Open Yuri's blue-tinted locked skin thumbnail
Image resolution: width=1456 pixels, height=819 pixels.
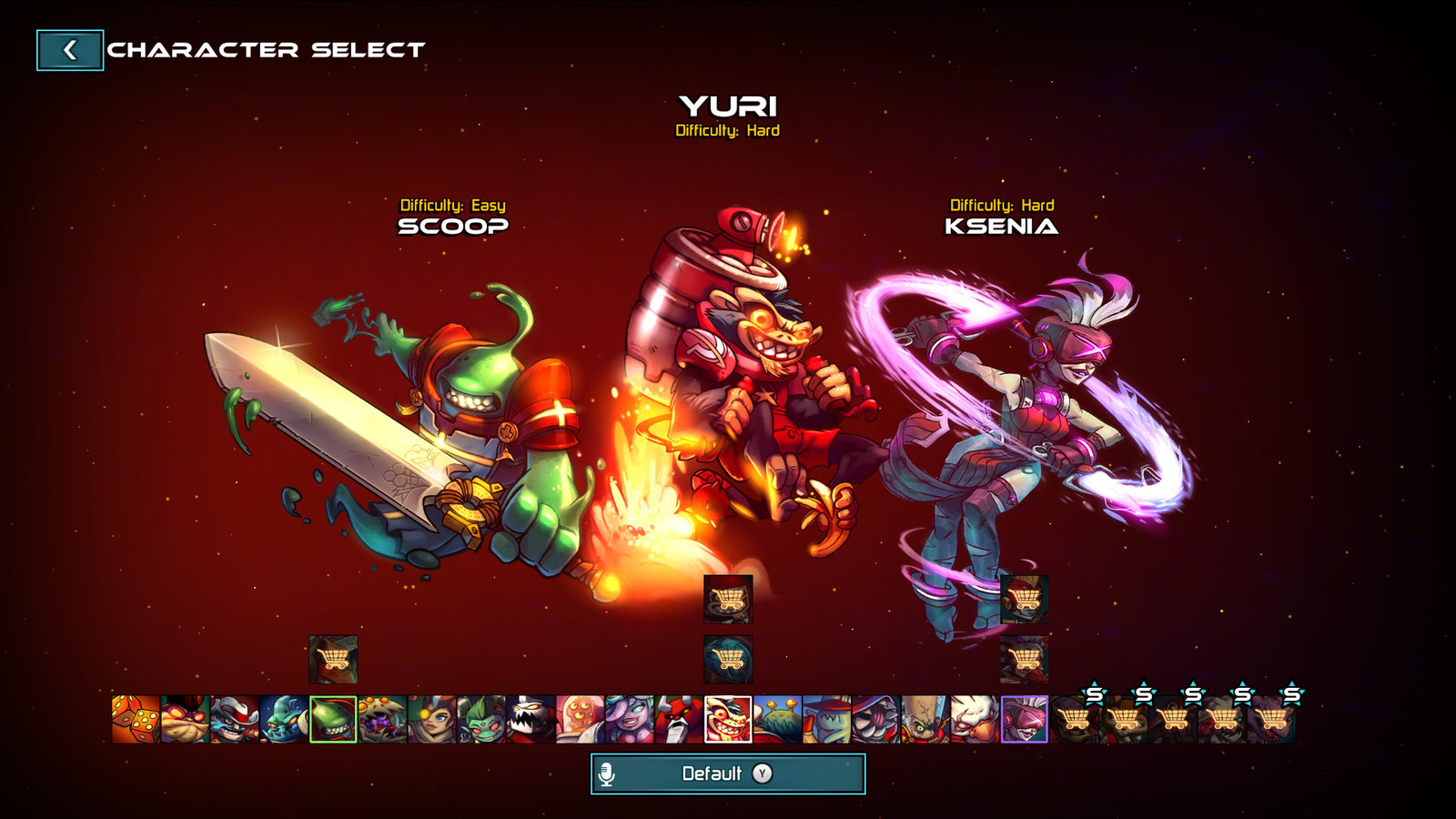pyautogui.click(x=728, y=659)
